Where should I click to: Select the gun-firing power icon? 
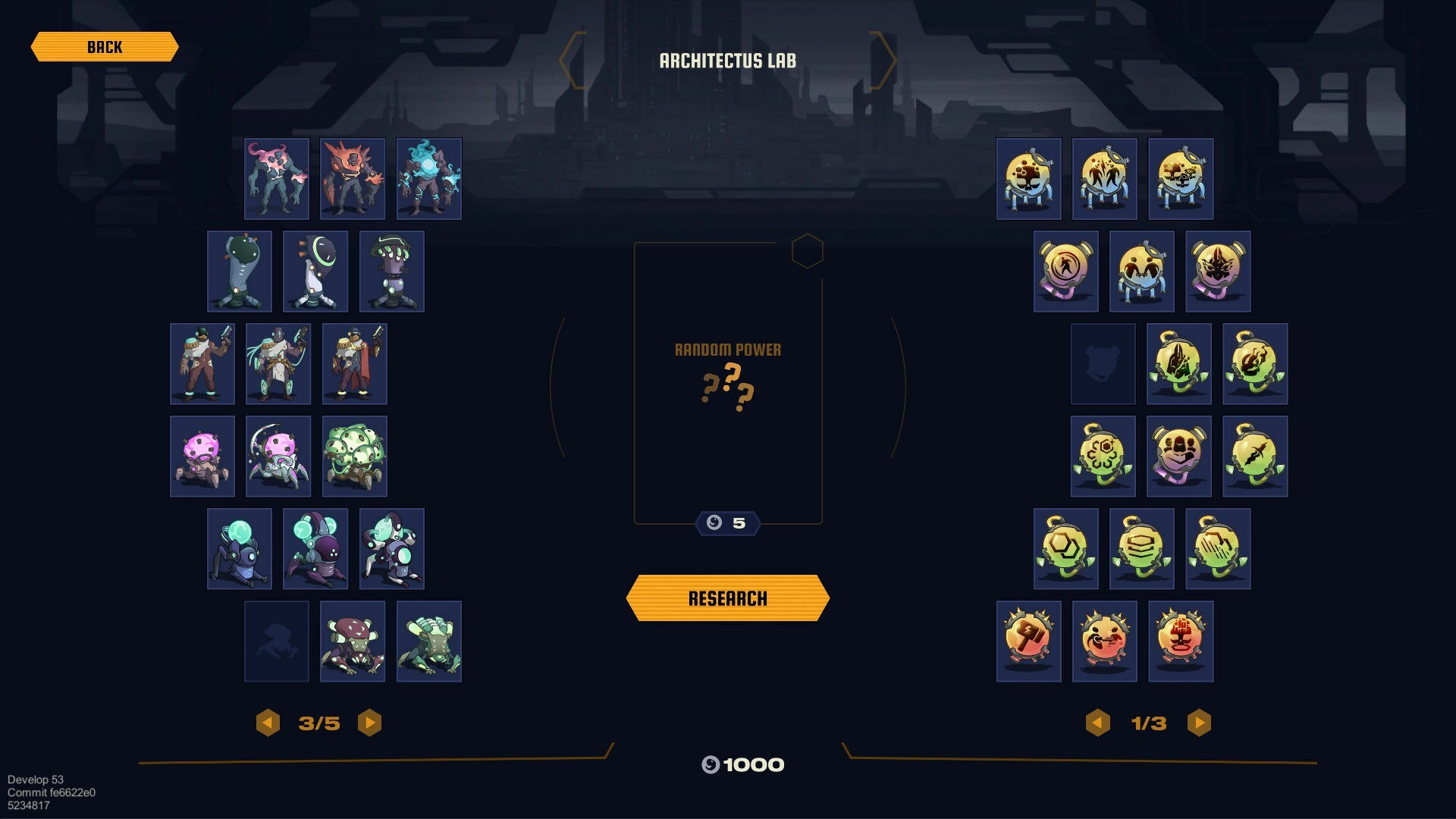pyautogui.click(x=1104, y=642)
